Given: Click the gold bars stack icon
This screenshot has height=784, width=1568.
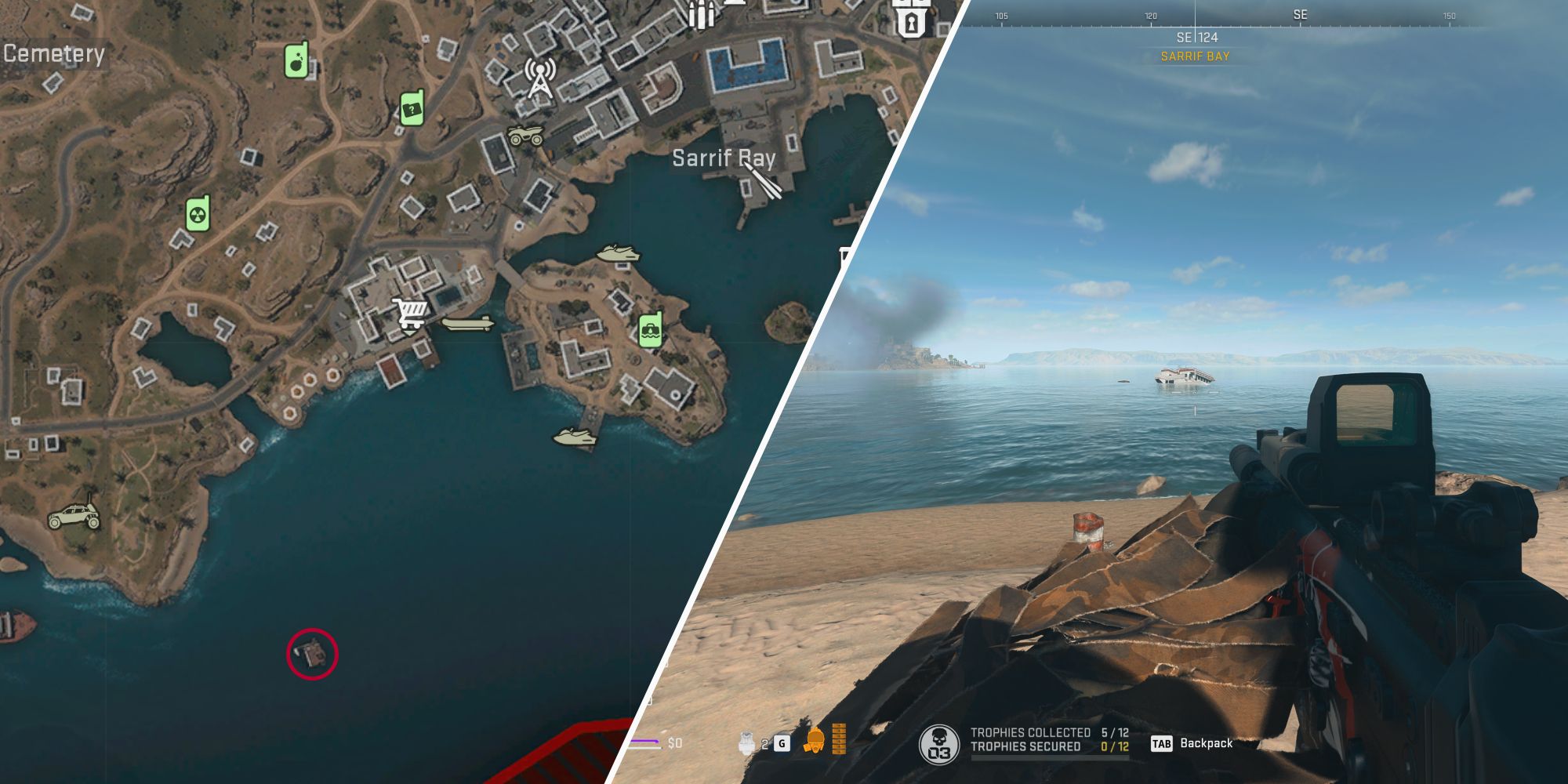Looking at the screenshot, I should (840, 739).
